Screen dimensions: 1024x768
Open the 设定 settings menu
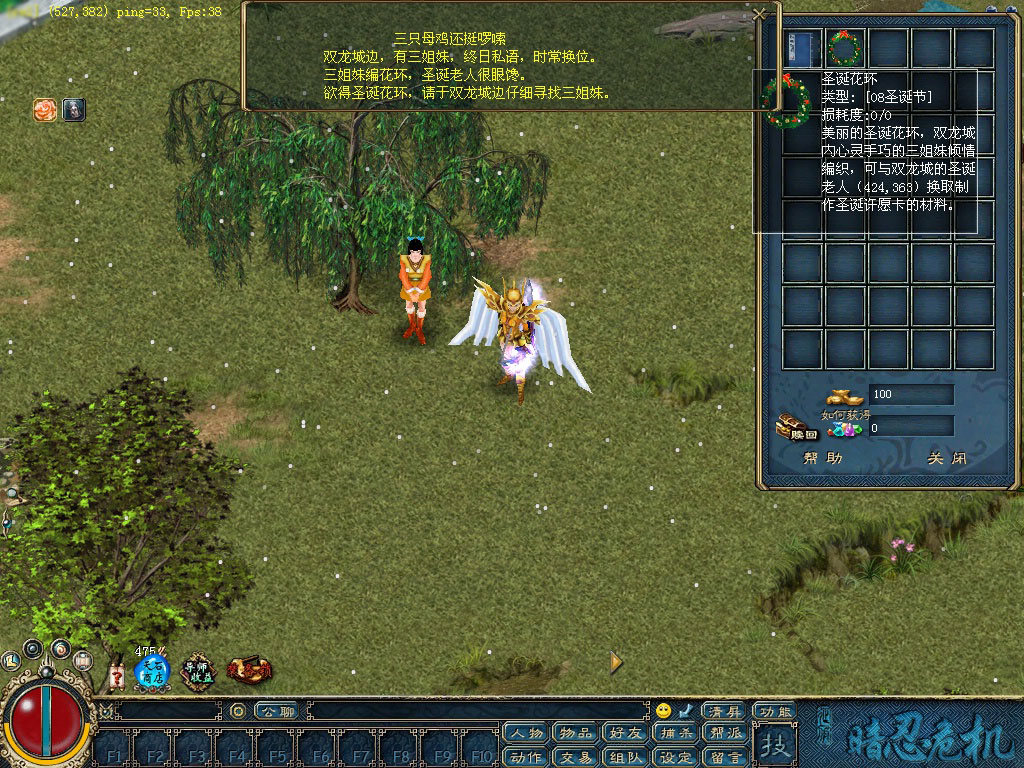click(x=675, y=757)
